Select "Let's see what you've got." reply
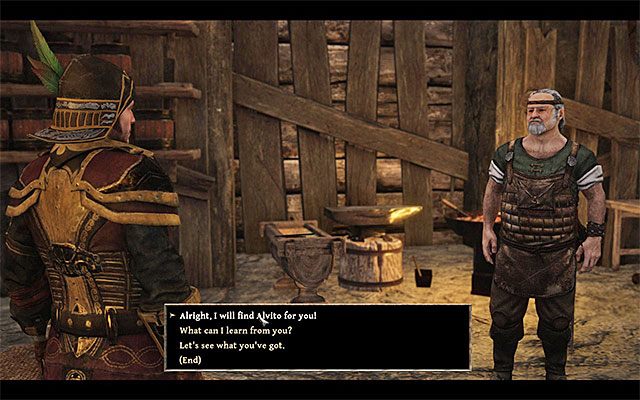 coord(229,344)
